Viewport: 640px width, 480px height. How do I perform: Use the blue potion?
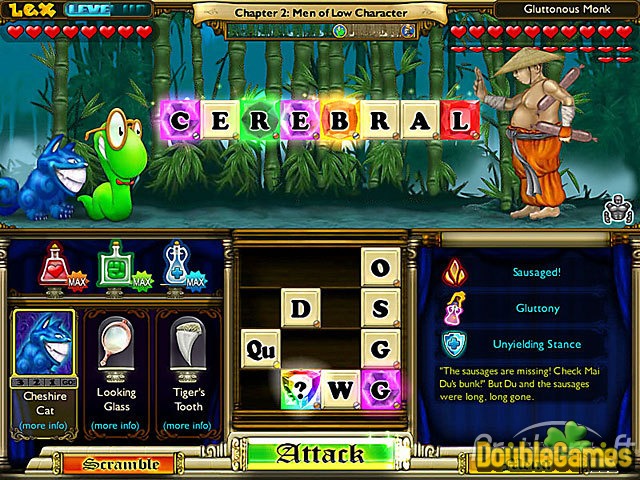point(177,265)
